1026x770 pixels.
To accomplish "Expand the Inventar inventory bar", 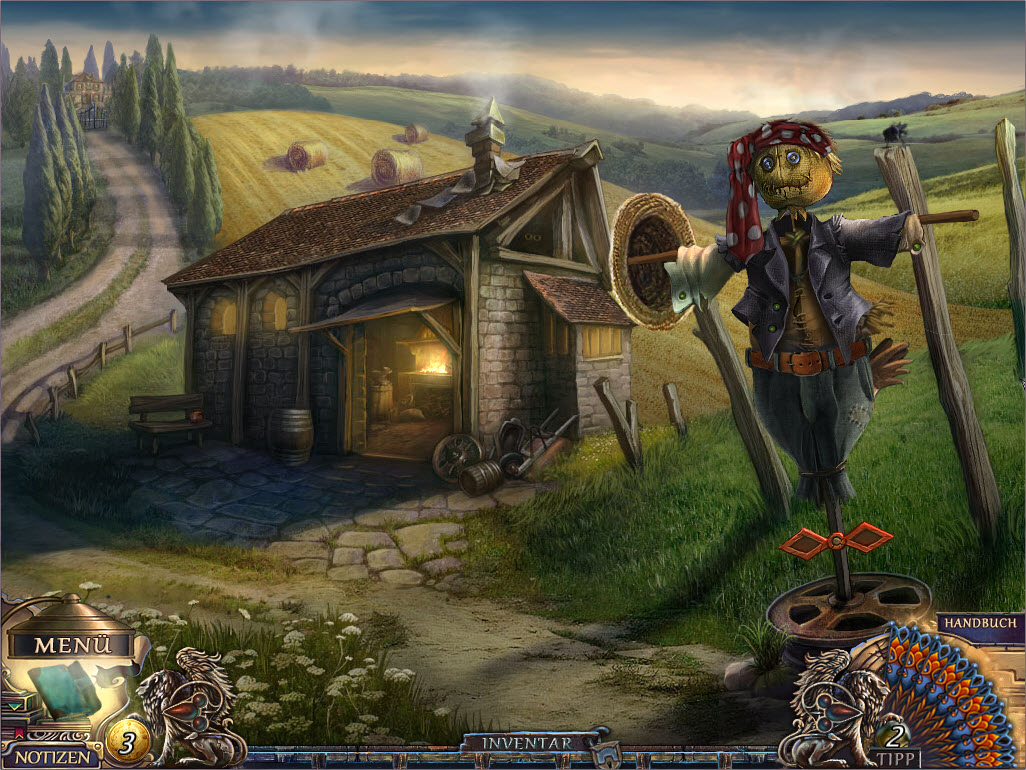I will pyautogui.click(x=528, y=743).
